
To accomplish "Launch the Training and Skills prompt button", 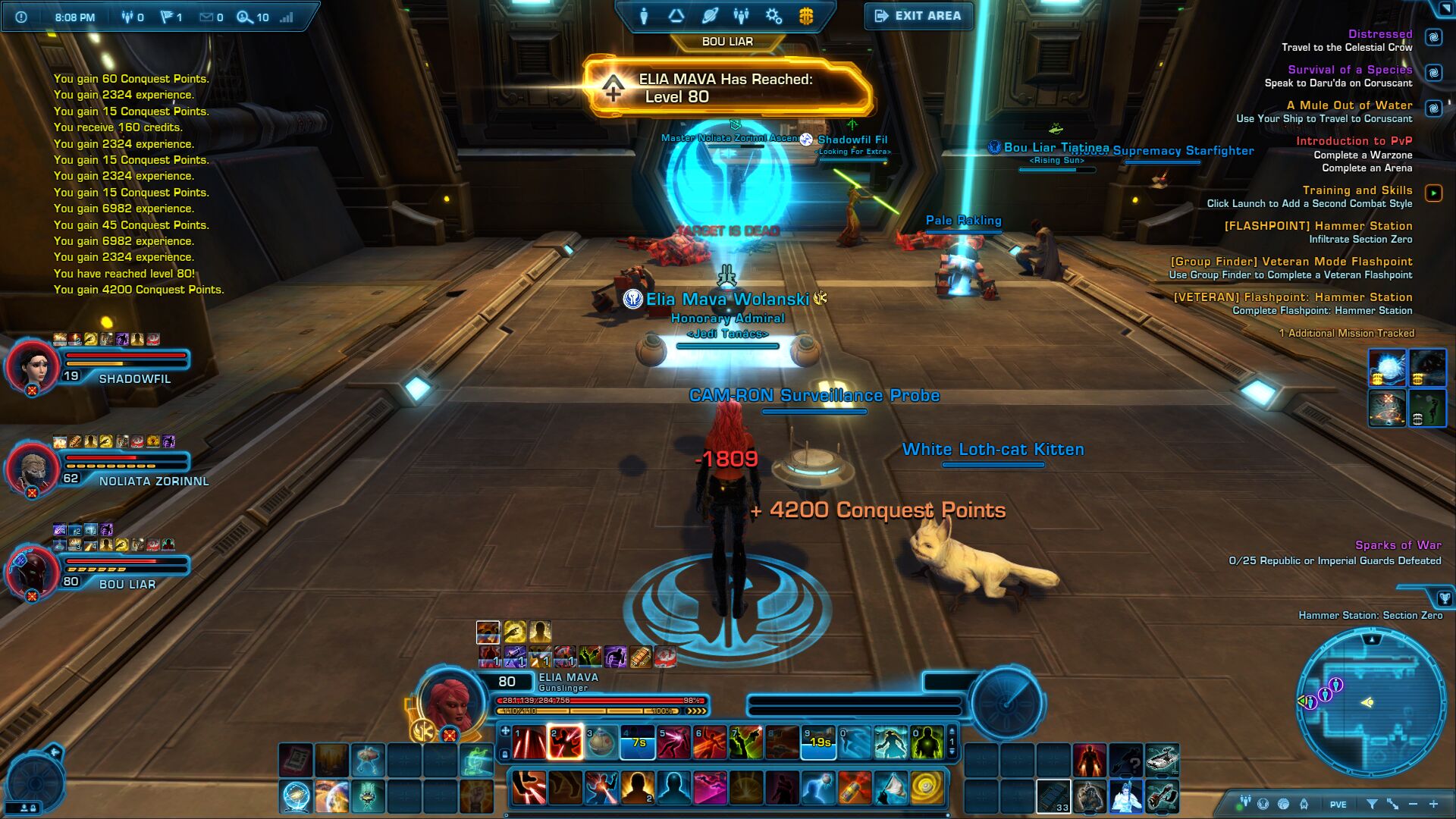I will [1433, 193].
